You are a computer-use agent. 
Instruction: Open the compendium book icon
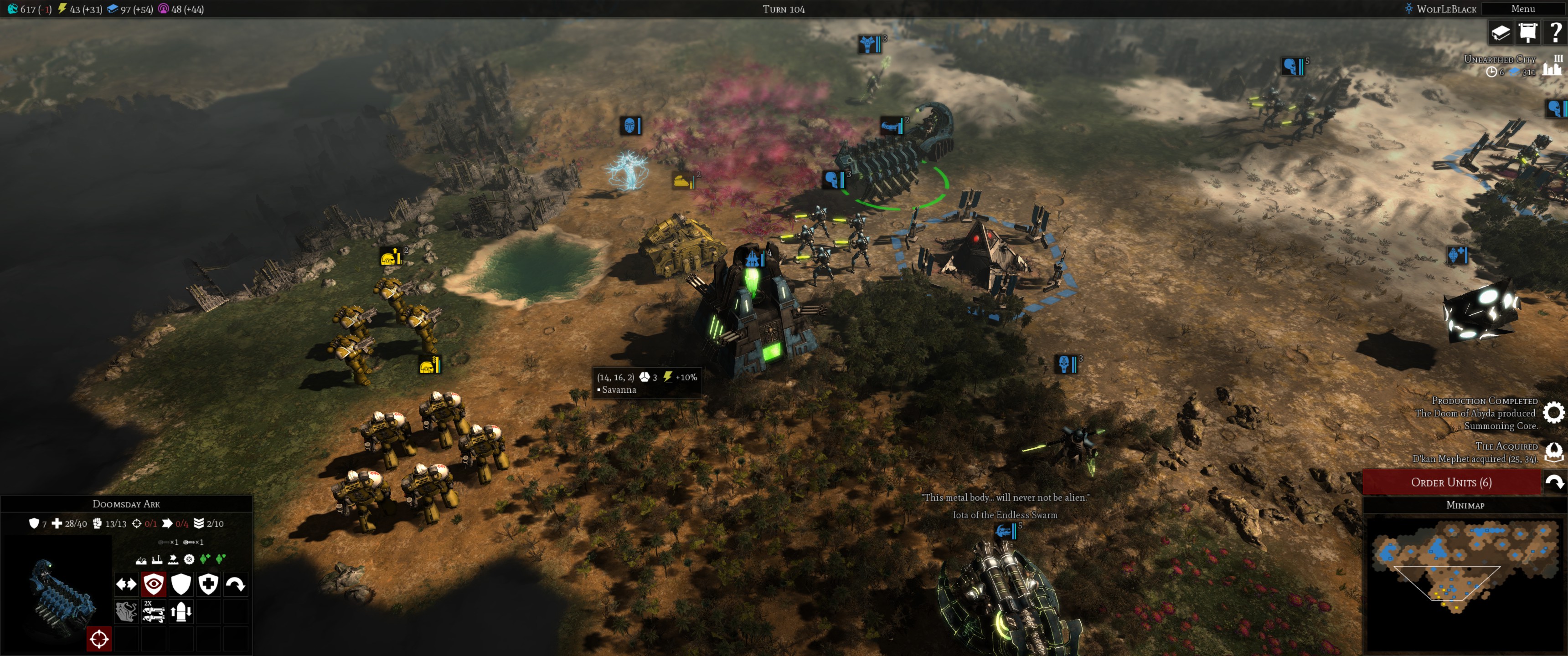tap(1501, 32)
